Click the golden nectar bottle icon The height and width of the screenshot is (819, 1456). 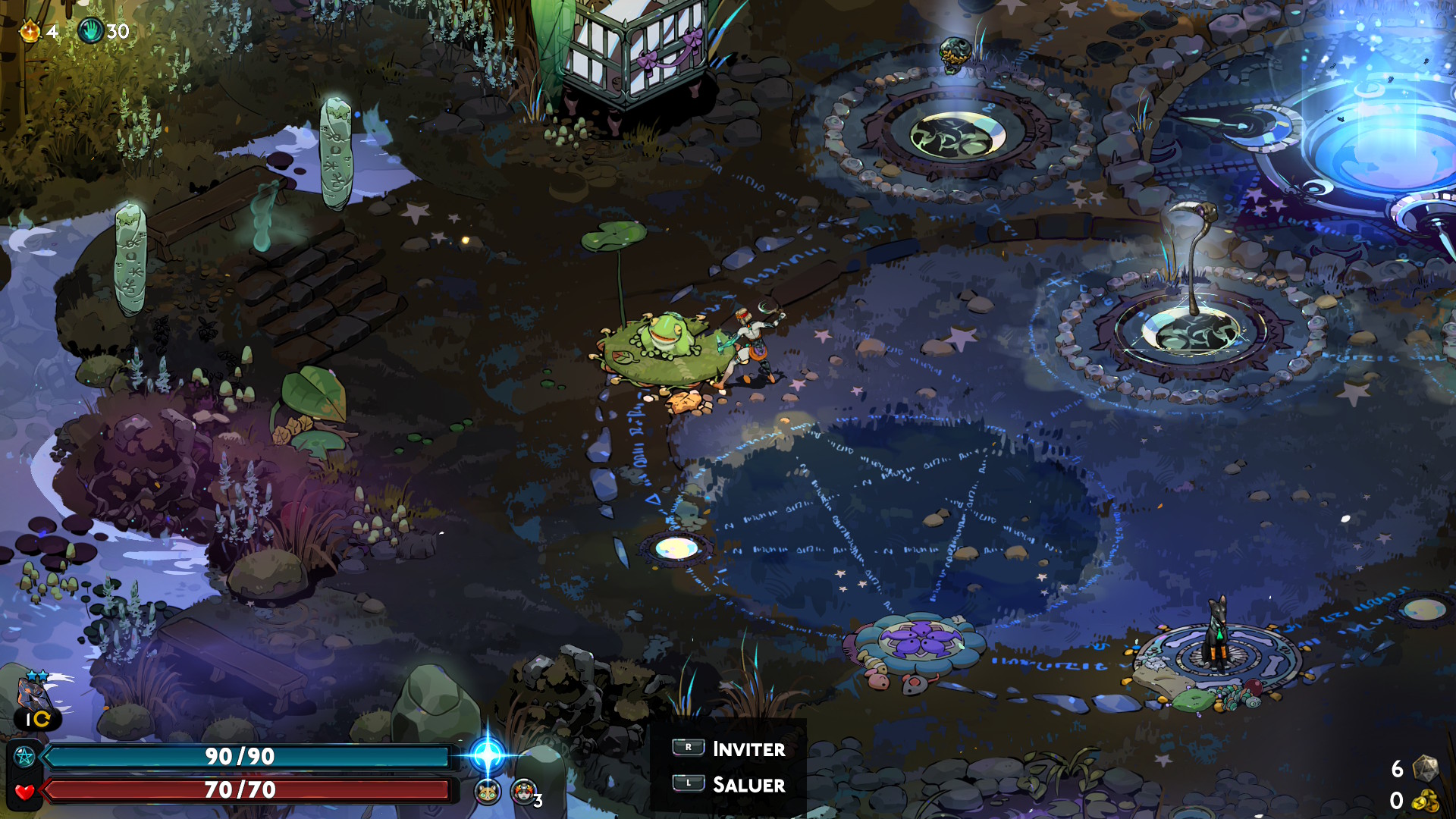[30, 31]
